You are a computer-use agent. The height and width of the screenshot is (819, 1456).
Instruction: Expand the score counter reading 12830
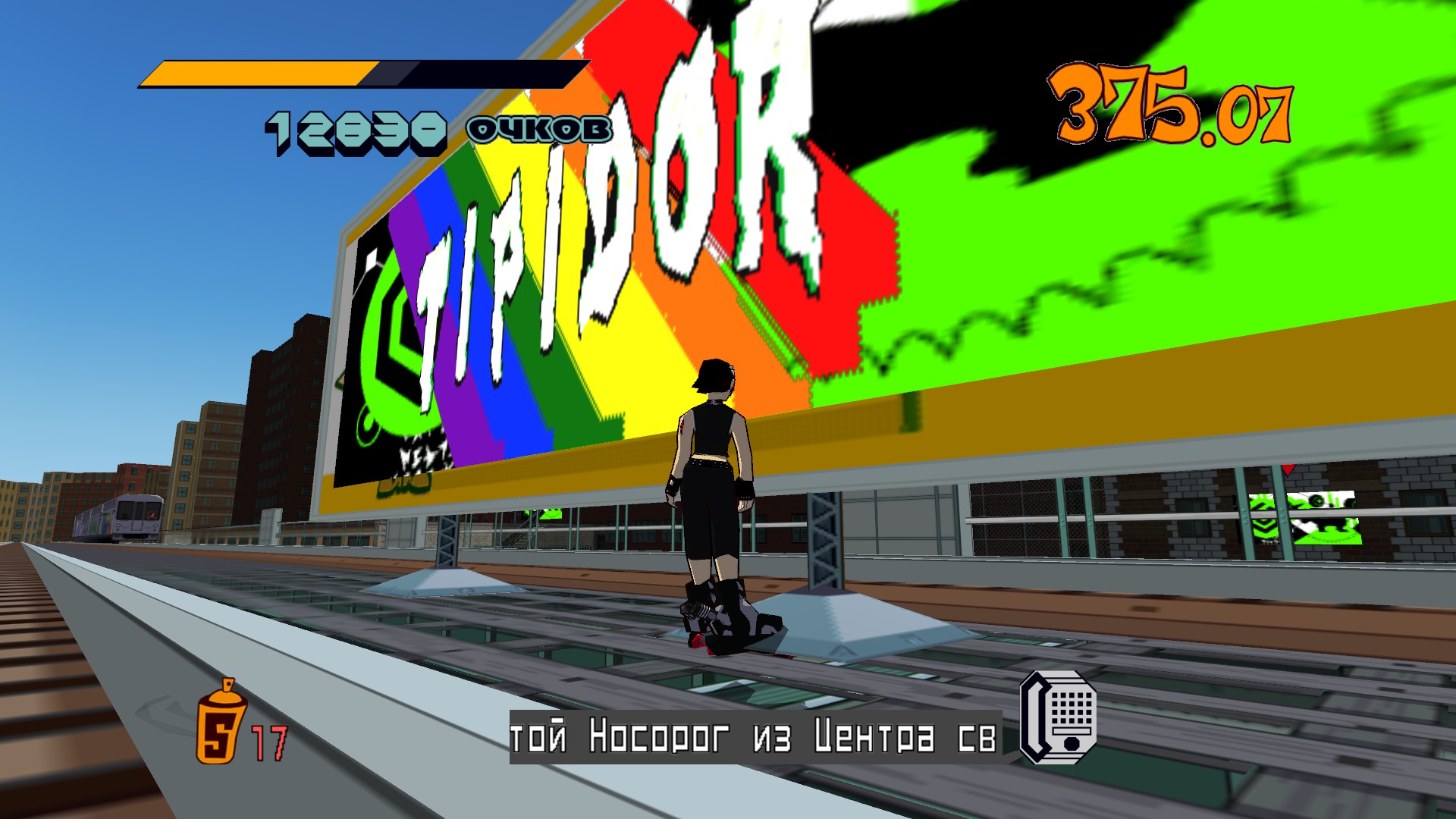click(x=356, y=129)
